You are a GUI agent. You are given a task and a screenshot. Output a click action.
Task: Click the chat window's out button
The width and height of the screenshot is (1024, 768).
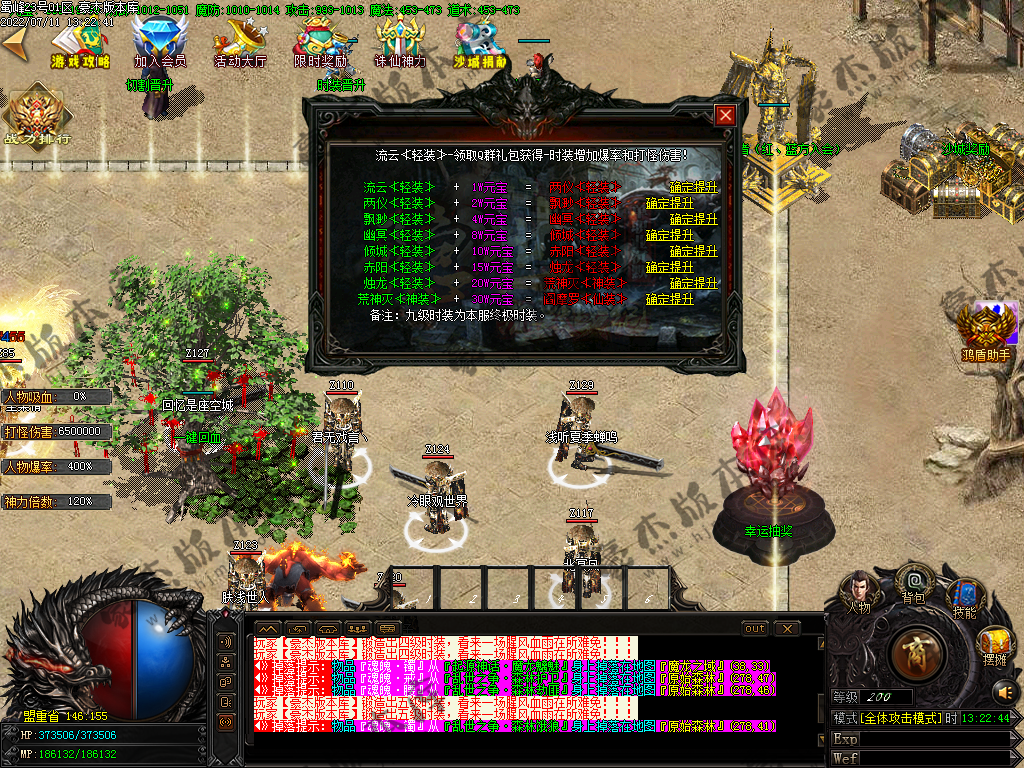click(x=755, y=629)
